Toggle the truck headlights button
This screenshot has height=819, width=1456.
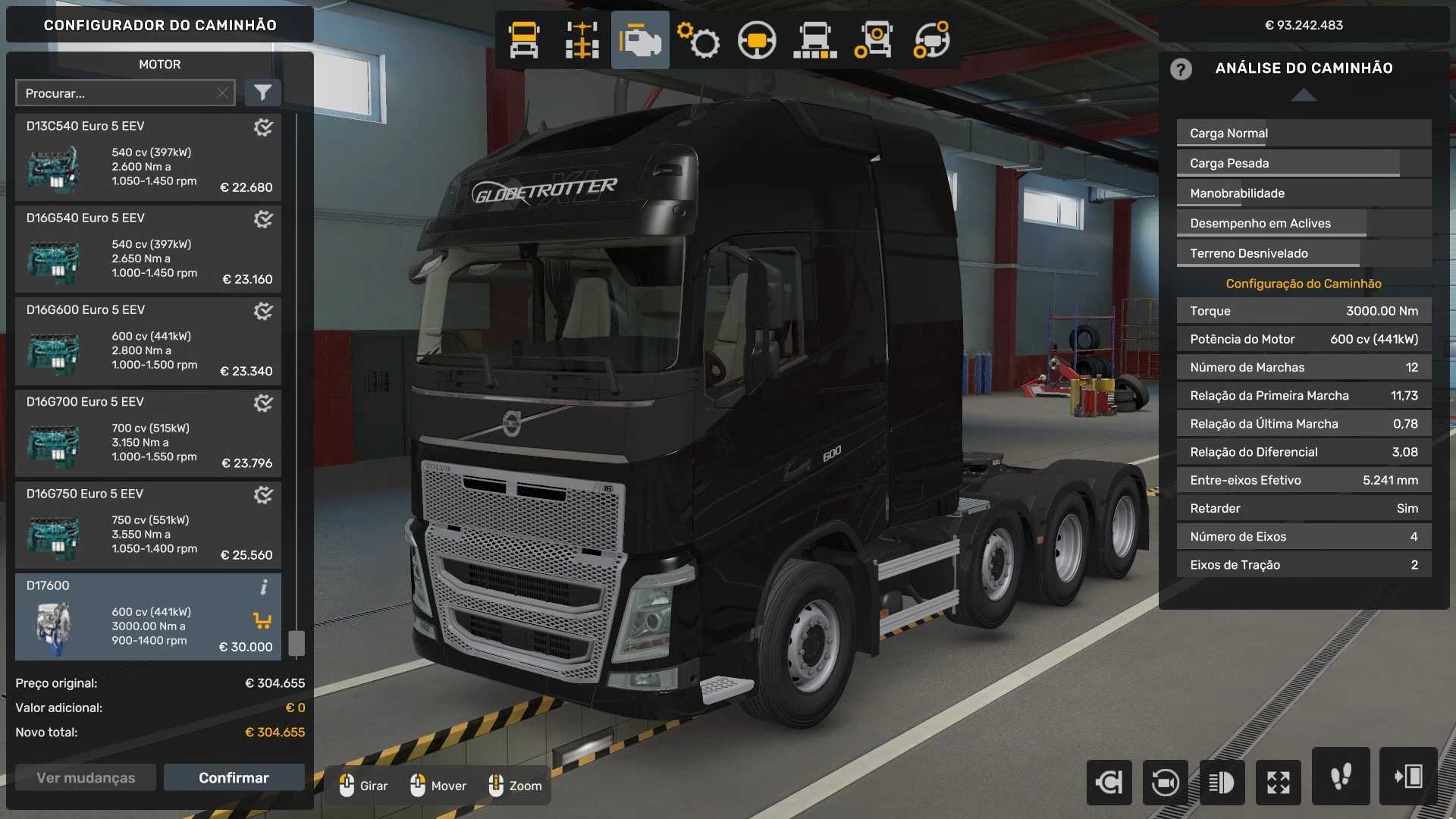(x=1222, y=782)
